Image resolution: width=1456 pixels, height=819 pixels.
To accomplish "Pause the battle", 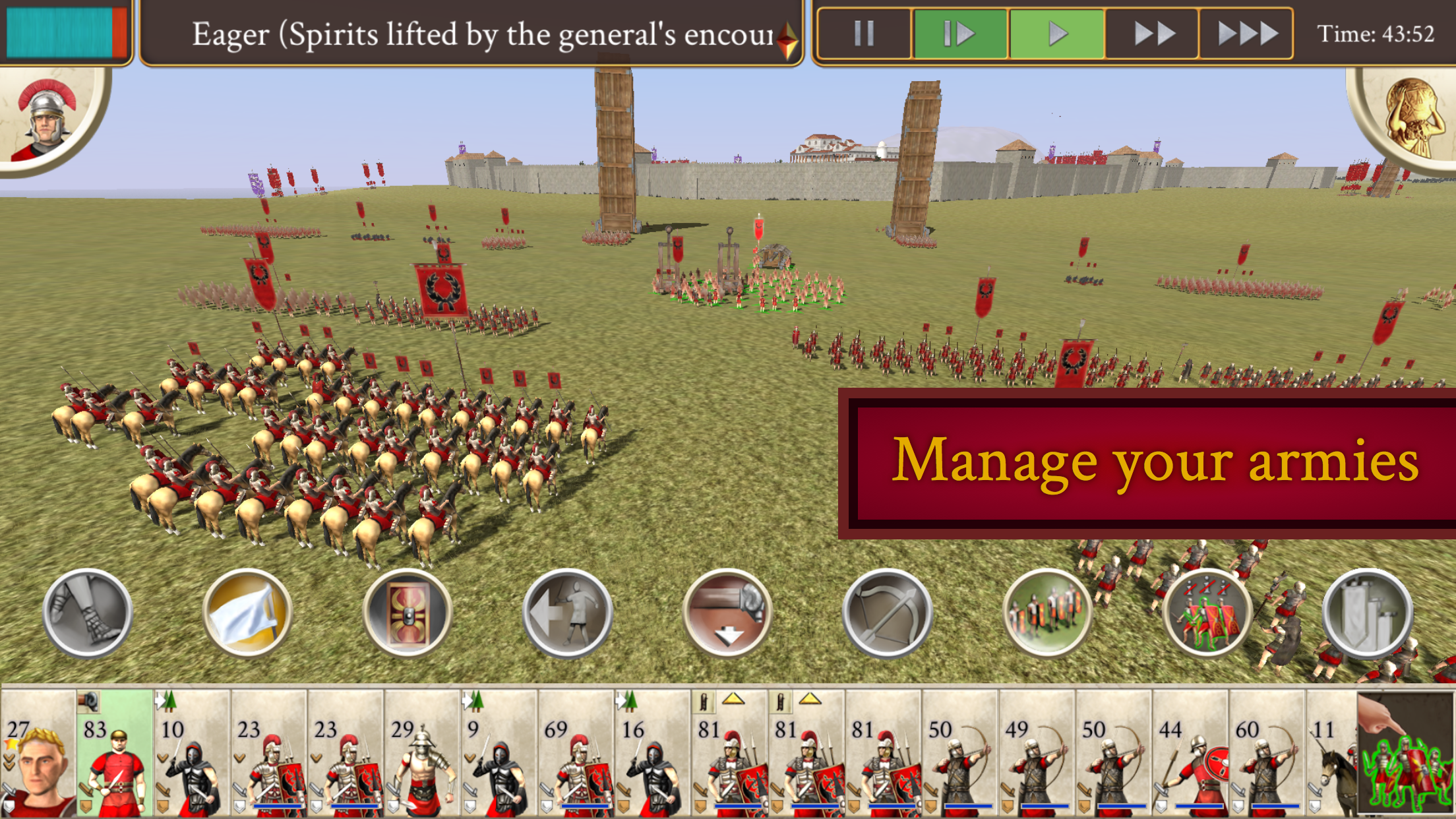I will [x=864, y=34].
